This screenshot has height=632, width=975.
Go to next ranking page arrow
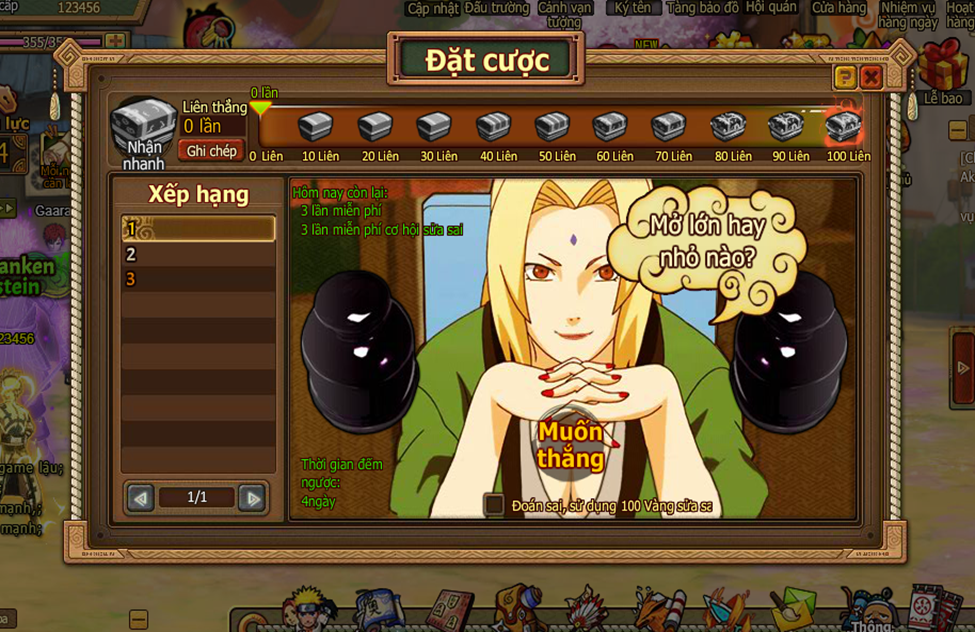coord(253,497)
